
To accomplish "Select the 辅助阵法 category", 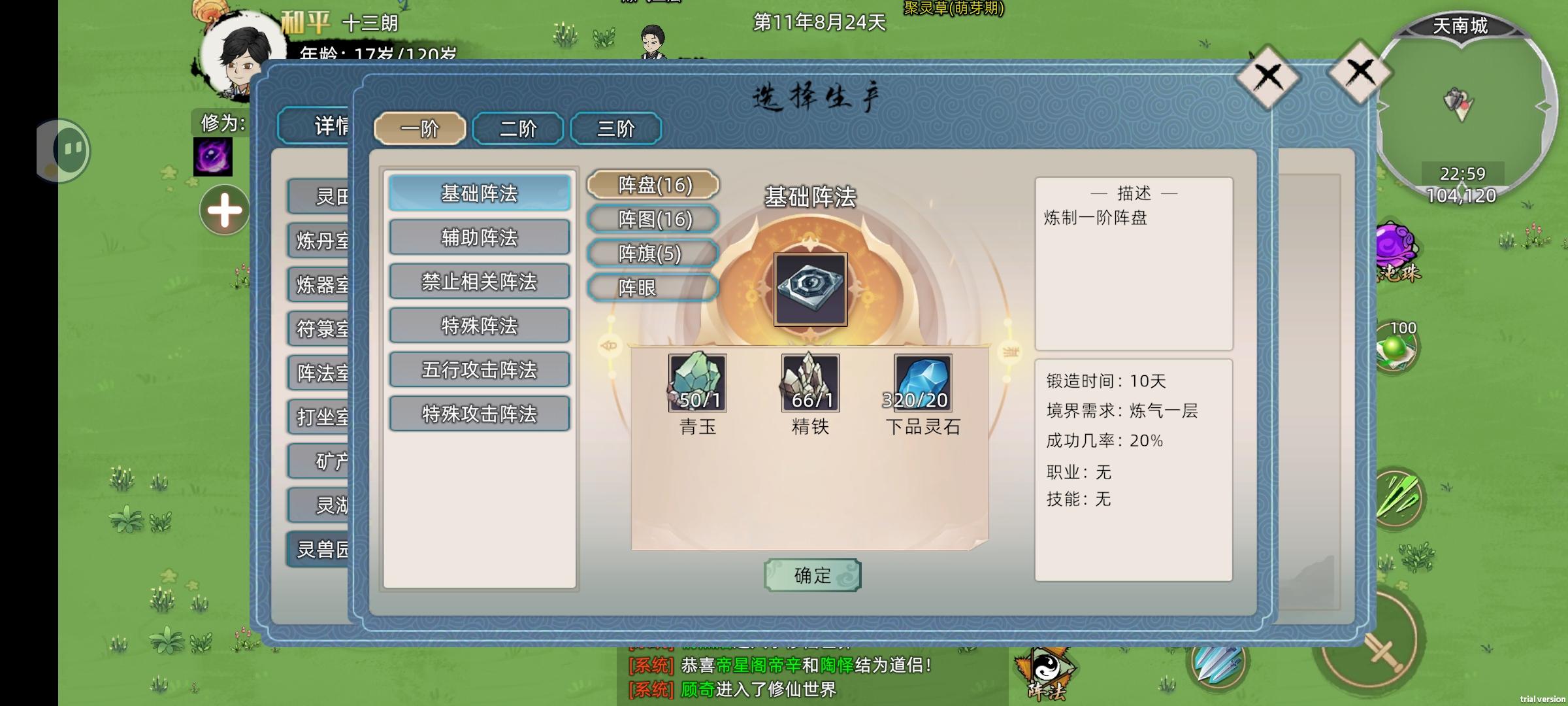I will (479, 237).
